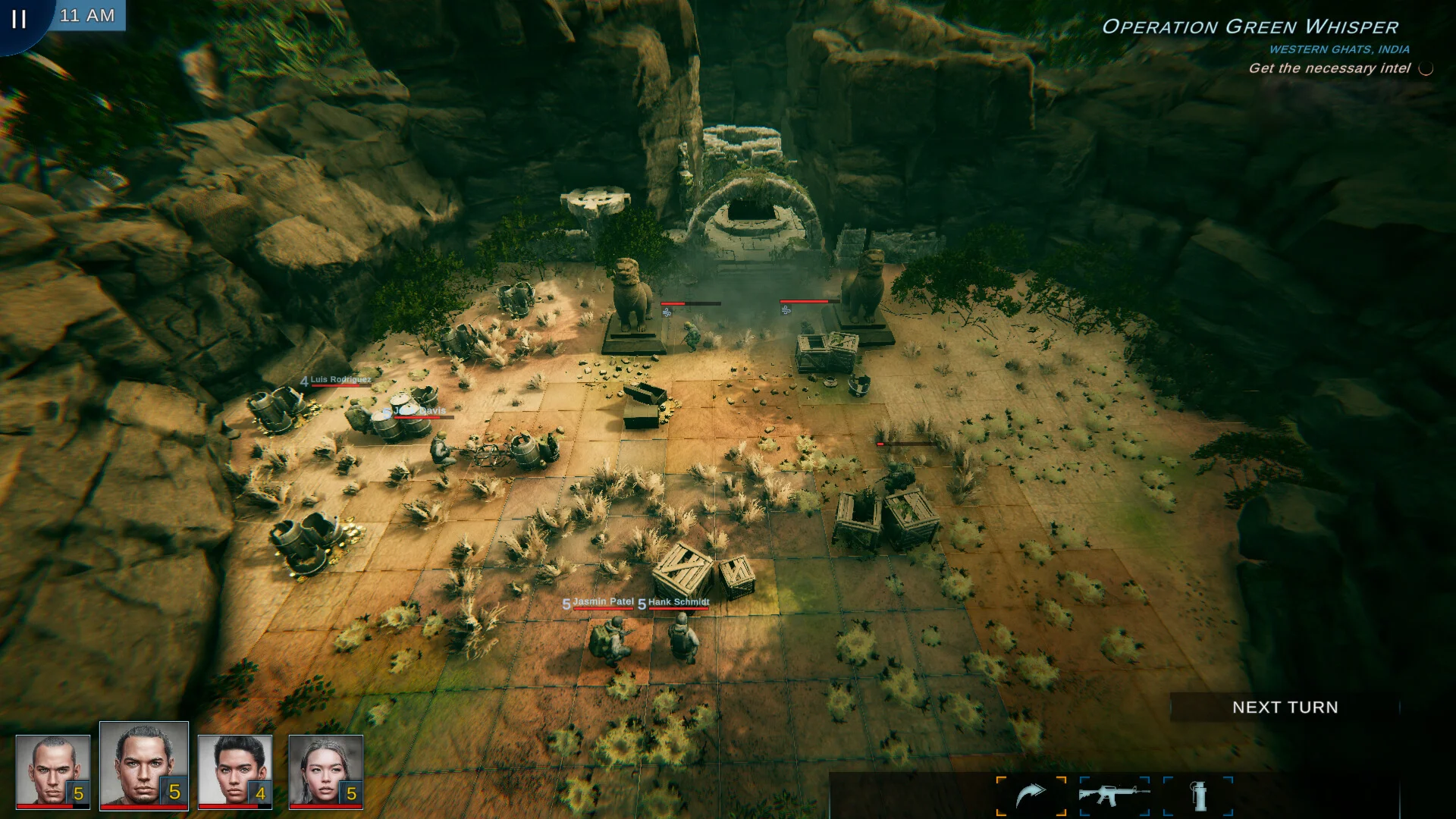Select the enlarged goatee soldier portrait
Image resolution: width=1456 pixels, height=819 pixels.
click(x=143, y=764)
